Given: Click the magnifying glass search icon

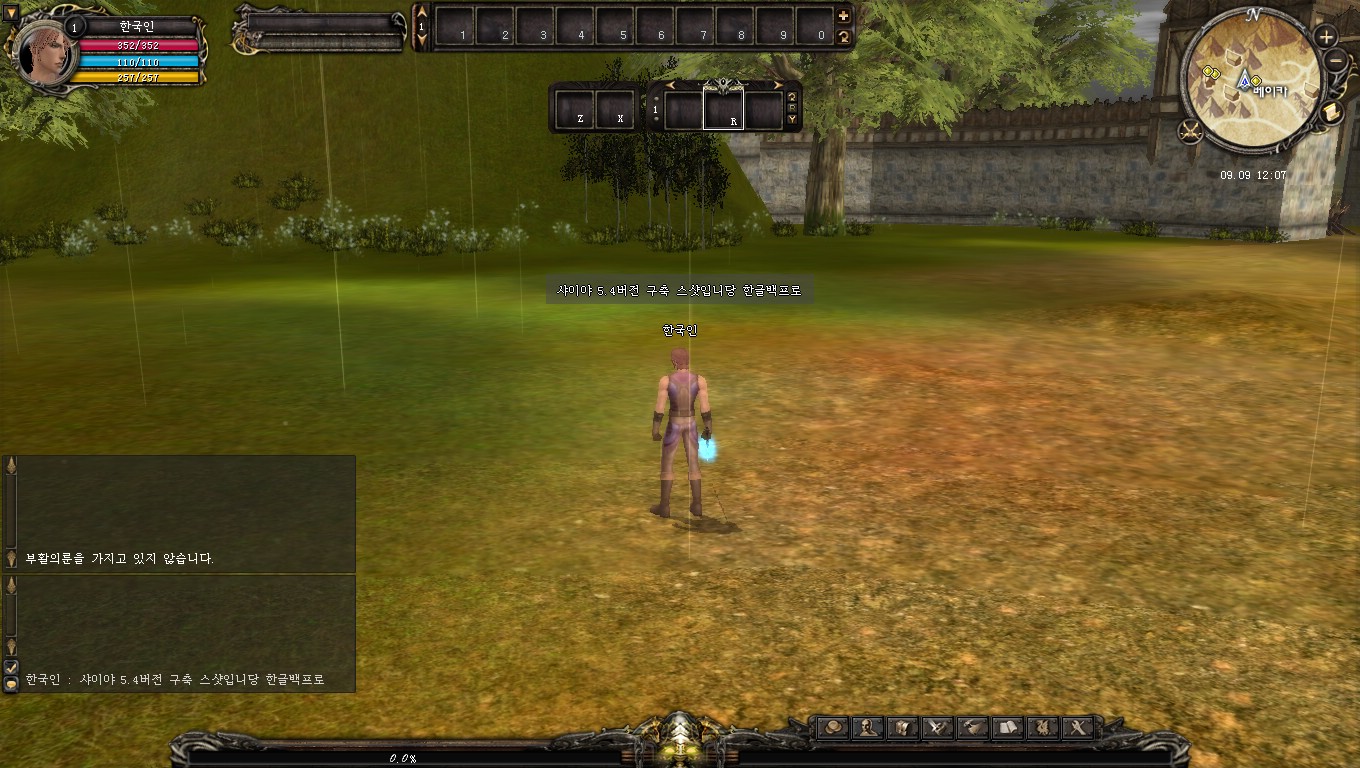Looking at the screenshot, I should 833,727.
